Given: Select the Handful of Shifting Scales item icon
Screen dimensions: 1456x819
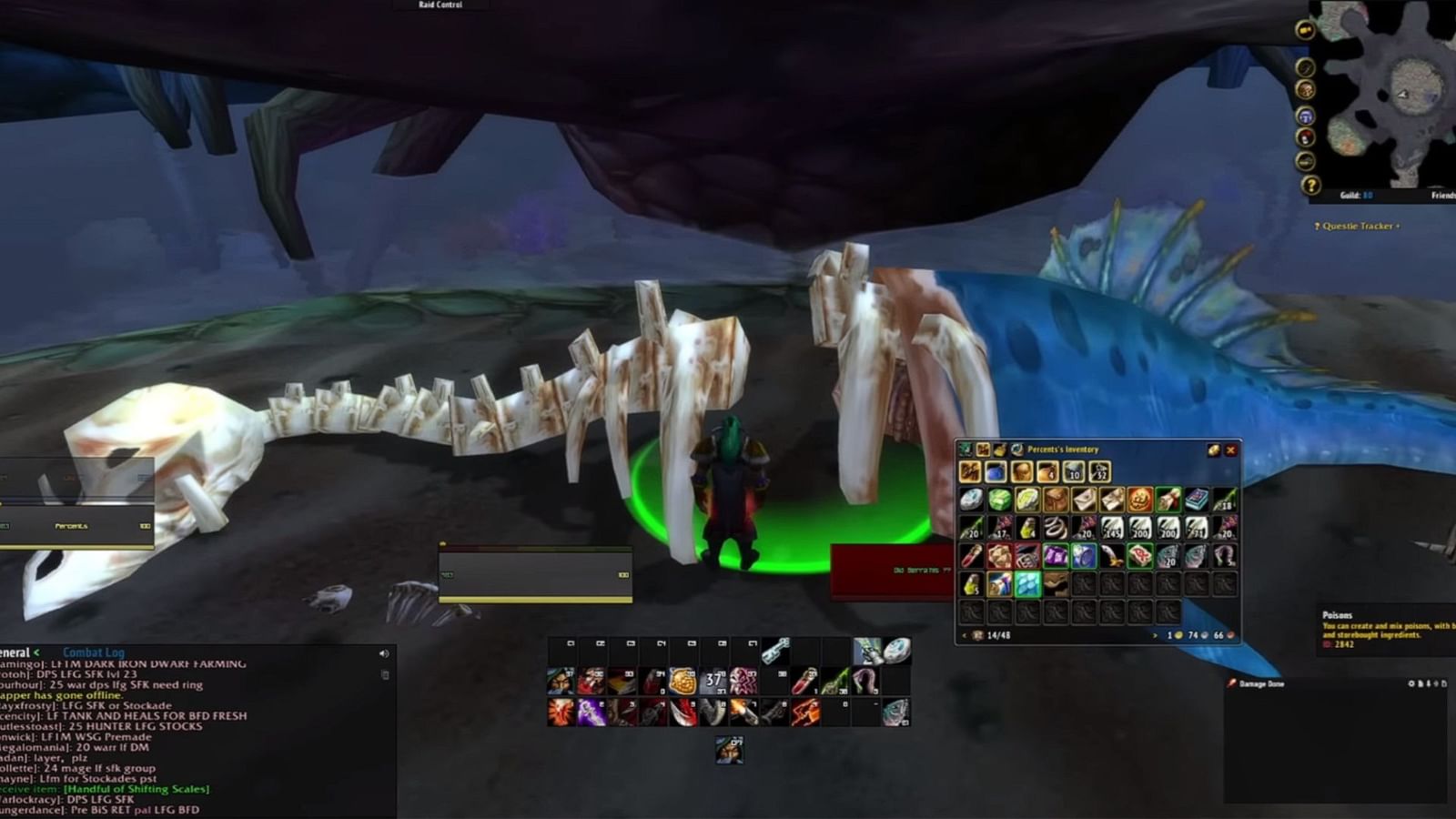Looking at the screenshot, I should click(x=1026, y=583).
